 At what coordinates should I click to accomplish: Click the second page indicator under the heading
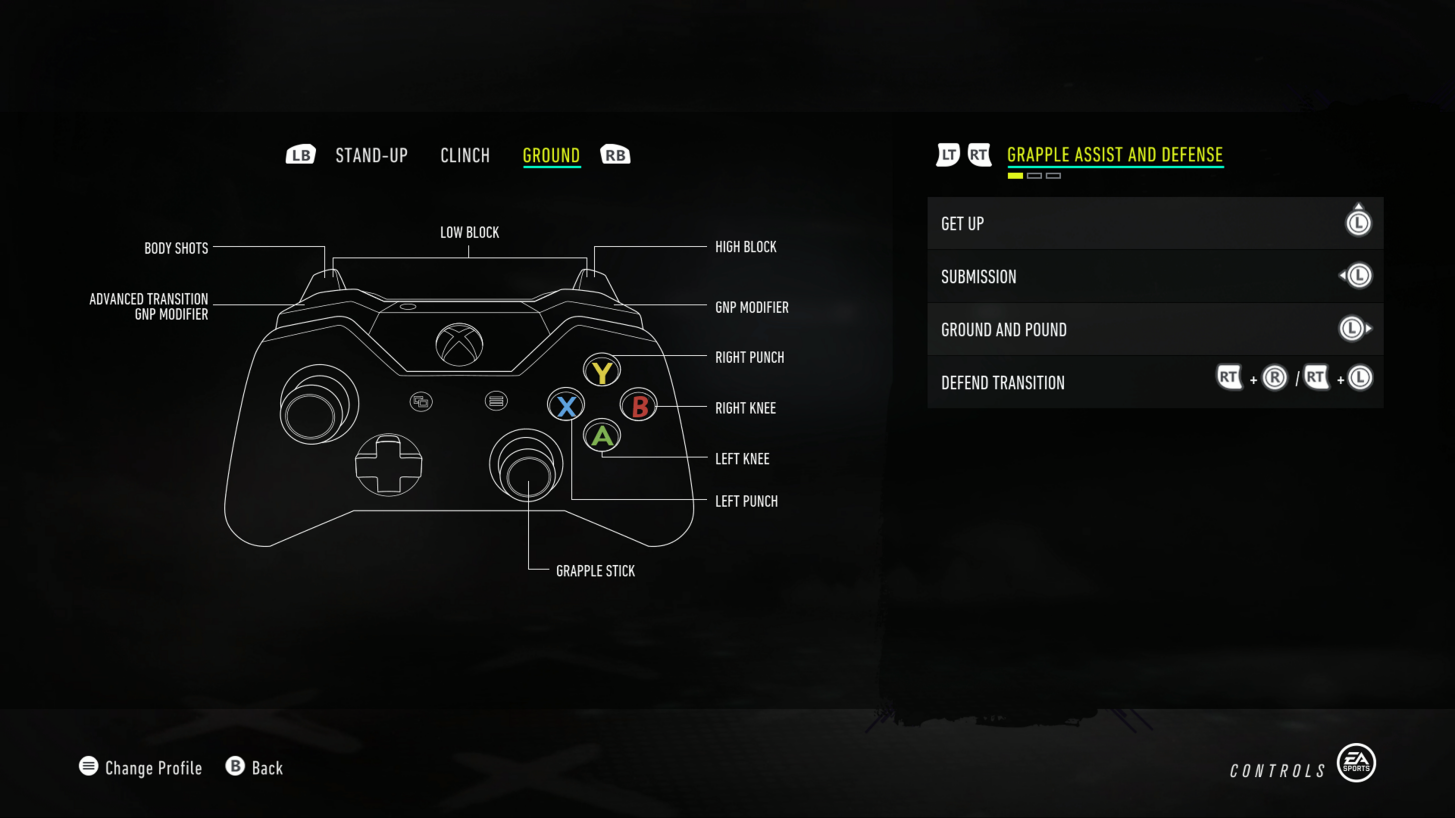(x=1034, y=175)
